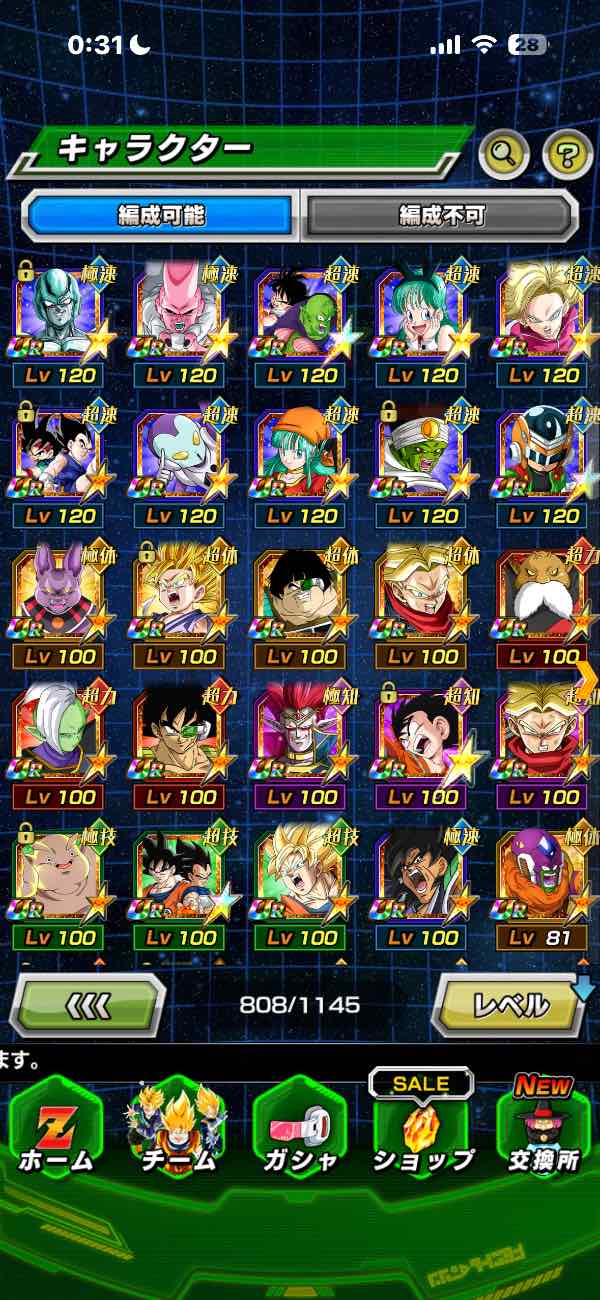600x1300 pixels.
Task: Open the question mark help button
Action: [567, 153]
